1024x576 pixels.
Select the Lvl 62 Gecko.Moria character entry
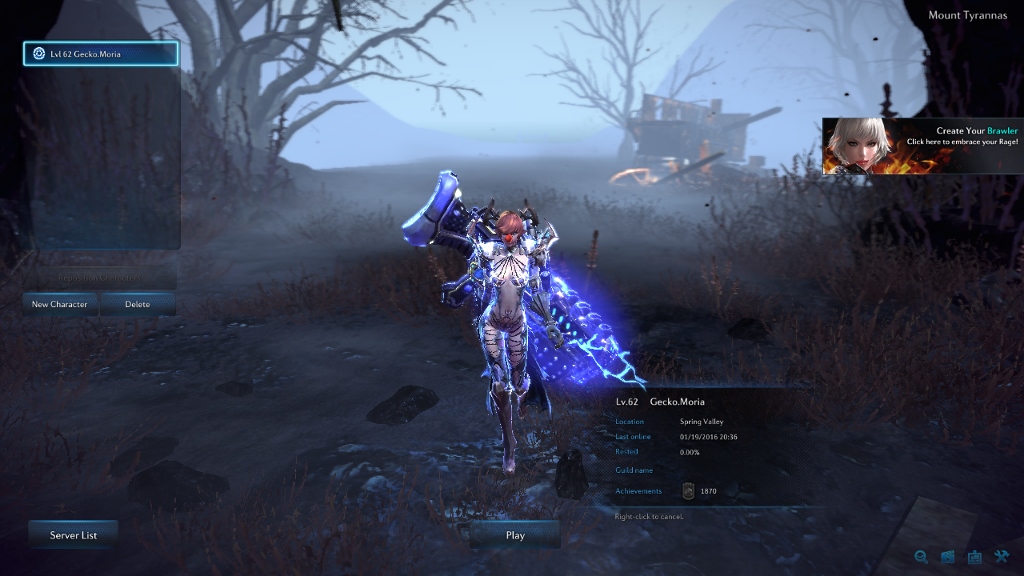point(100,54)
